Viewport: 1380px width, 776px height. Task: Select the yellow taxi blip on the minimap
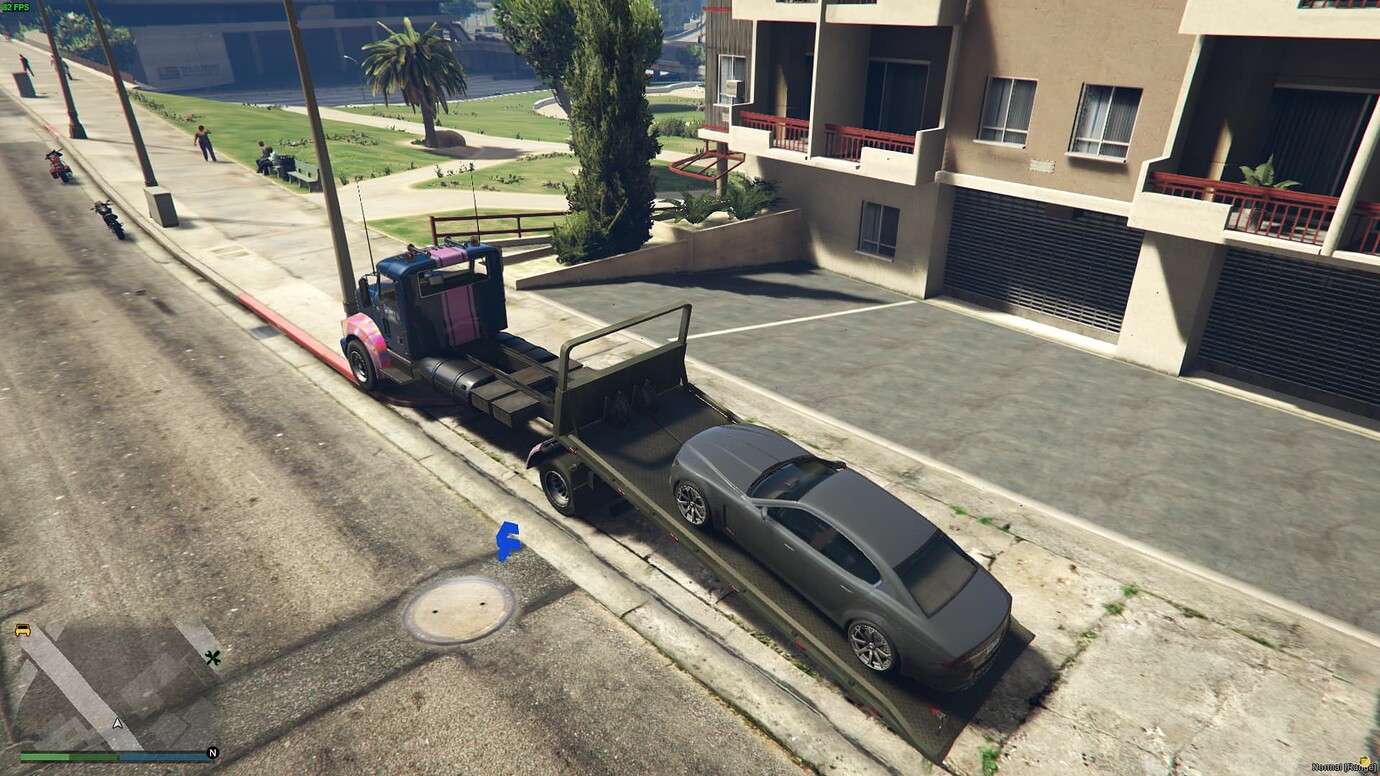[x=23, y=631]
